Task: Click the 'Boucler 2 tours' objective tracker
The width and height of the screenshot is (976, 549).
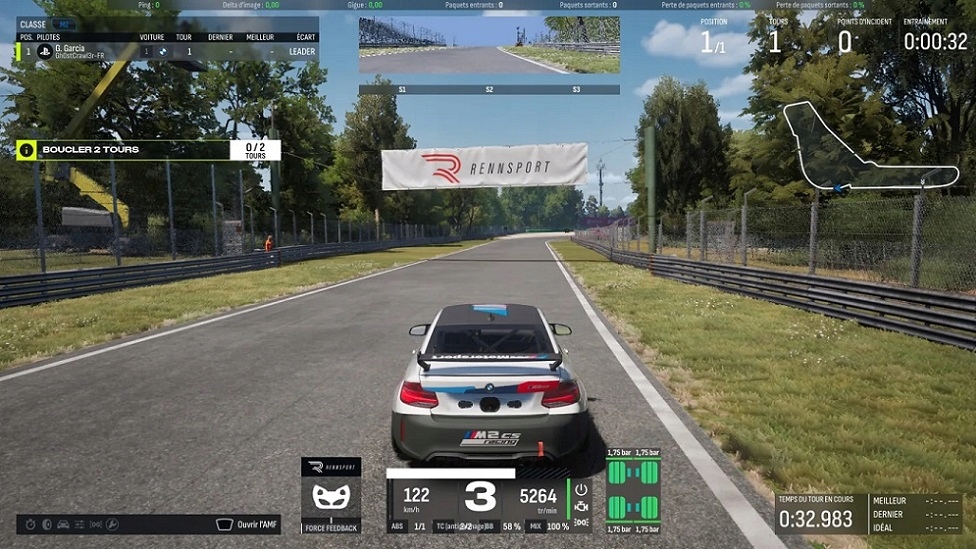Action: coord(148,150)
